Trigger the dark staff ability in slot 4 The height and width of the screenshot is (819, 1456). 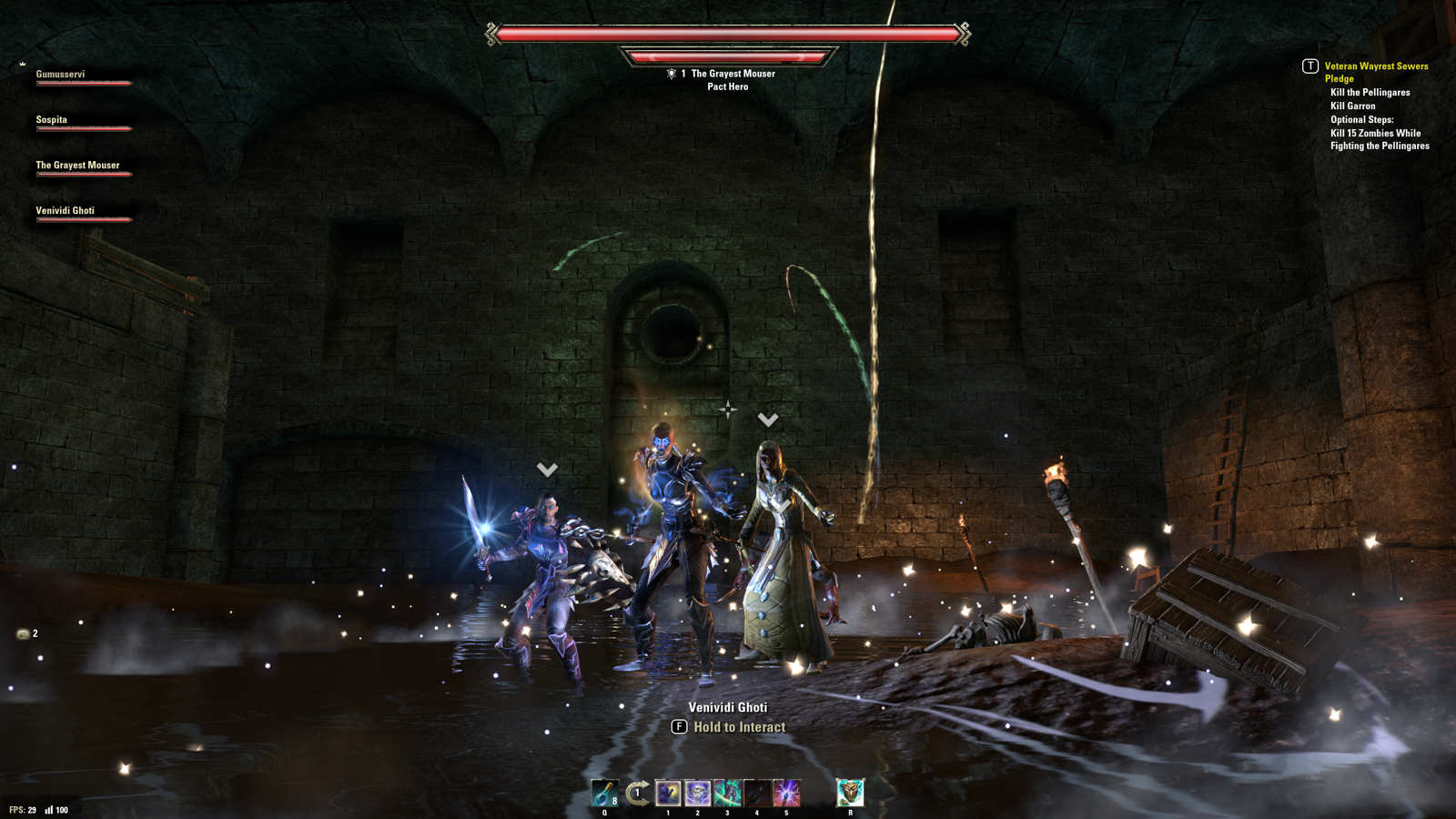point(757,793)
